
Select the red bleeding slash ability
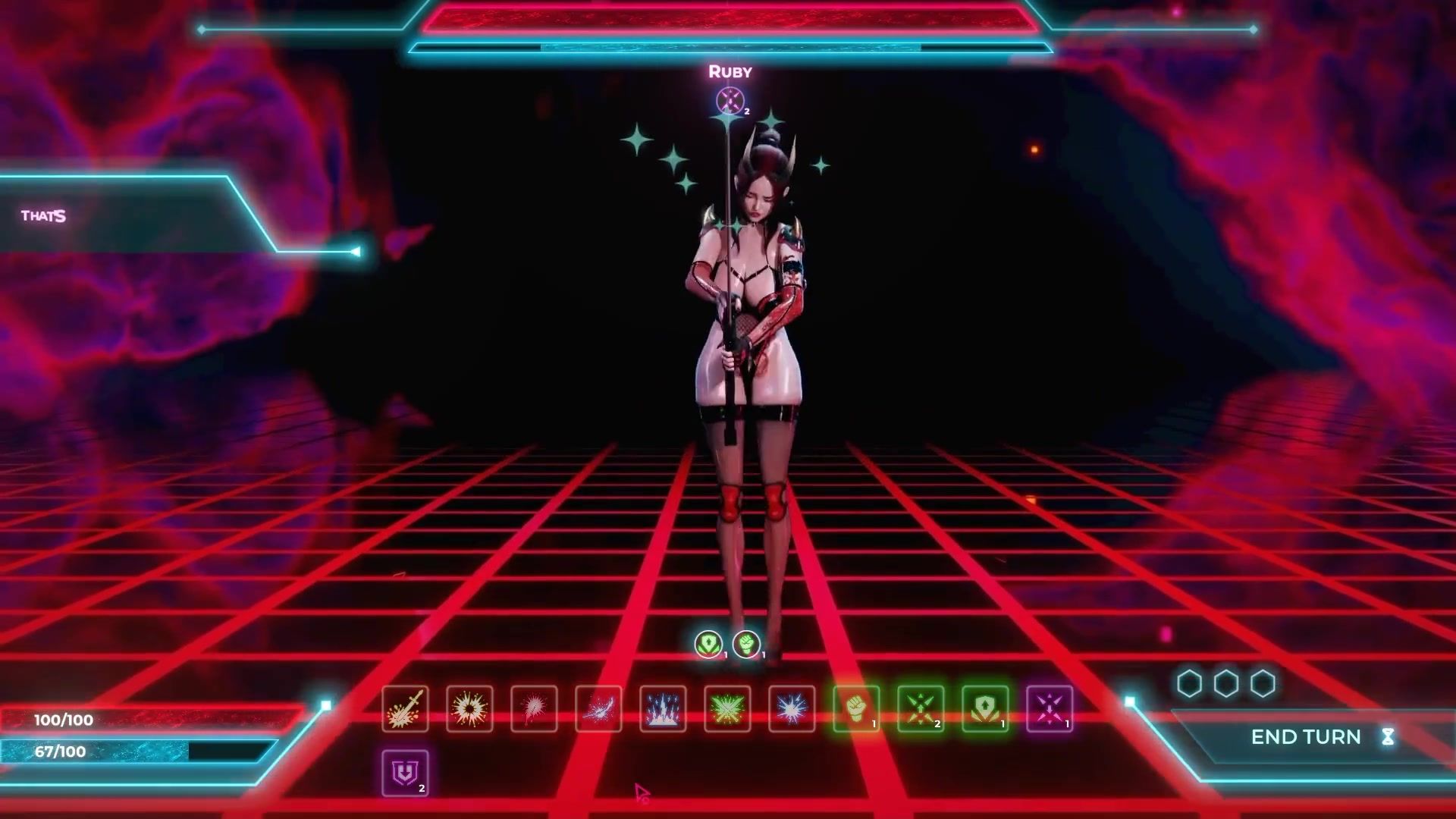point(534,709)
